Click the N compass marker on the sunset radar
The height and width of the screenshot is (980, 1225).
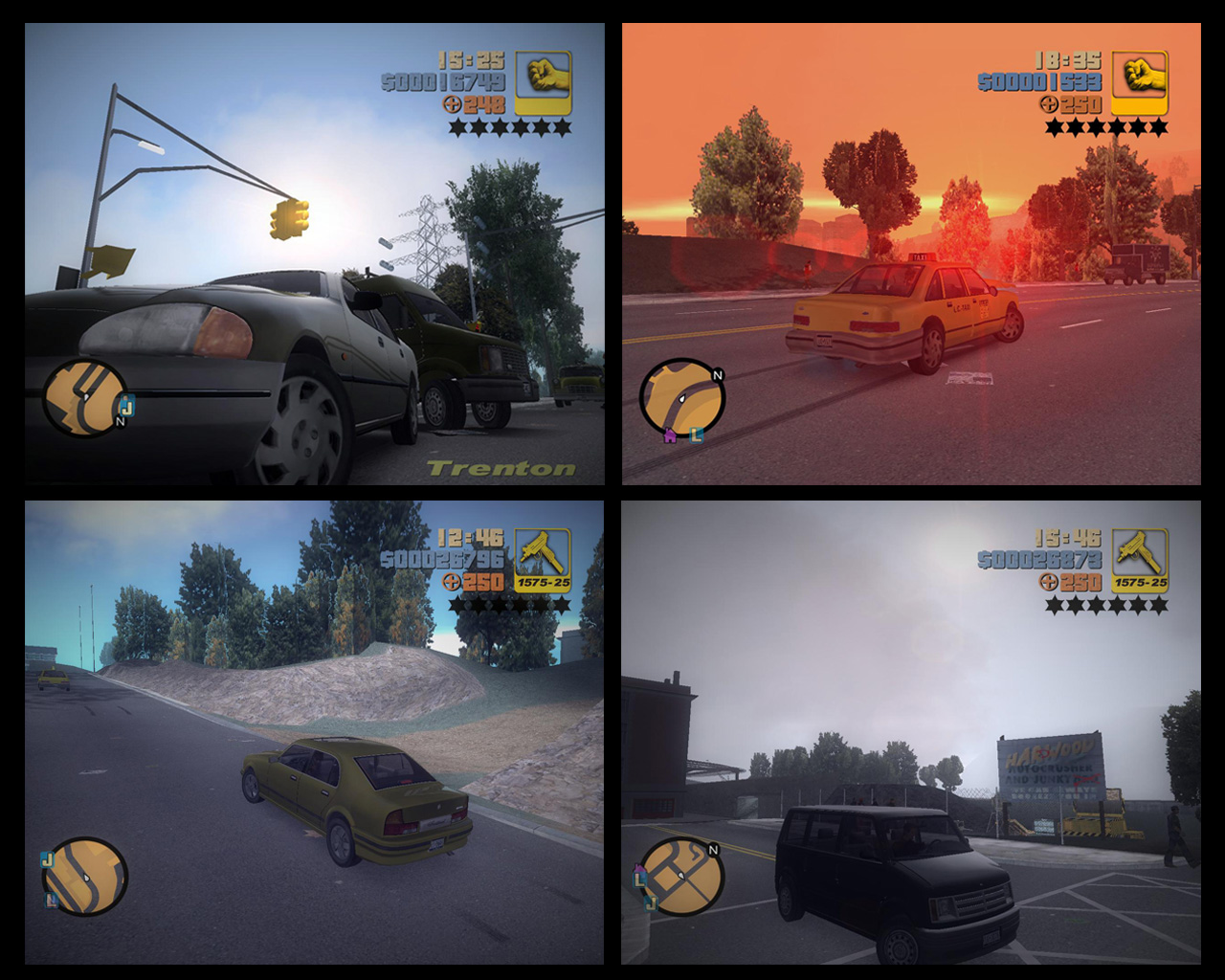(718, 375)
